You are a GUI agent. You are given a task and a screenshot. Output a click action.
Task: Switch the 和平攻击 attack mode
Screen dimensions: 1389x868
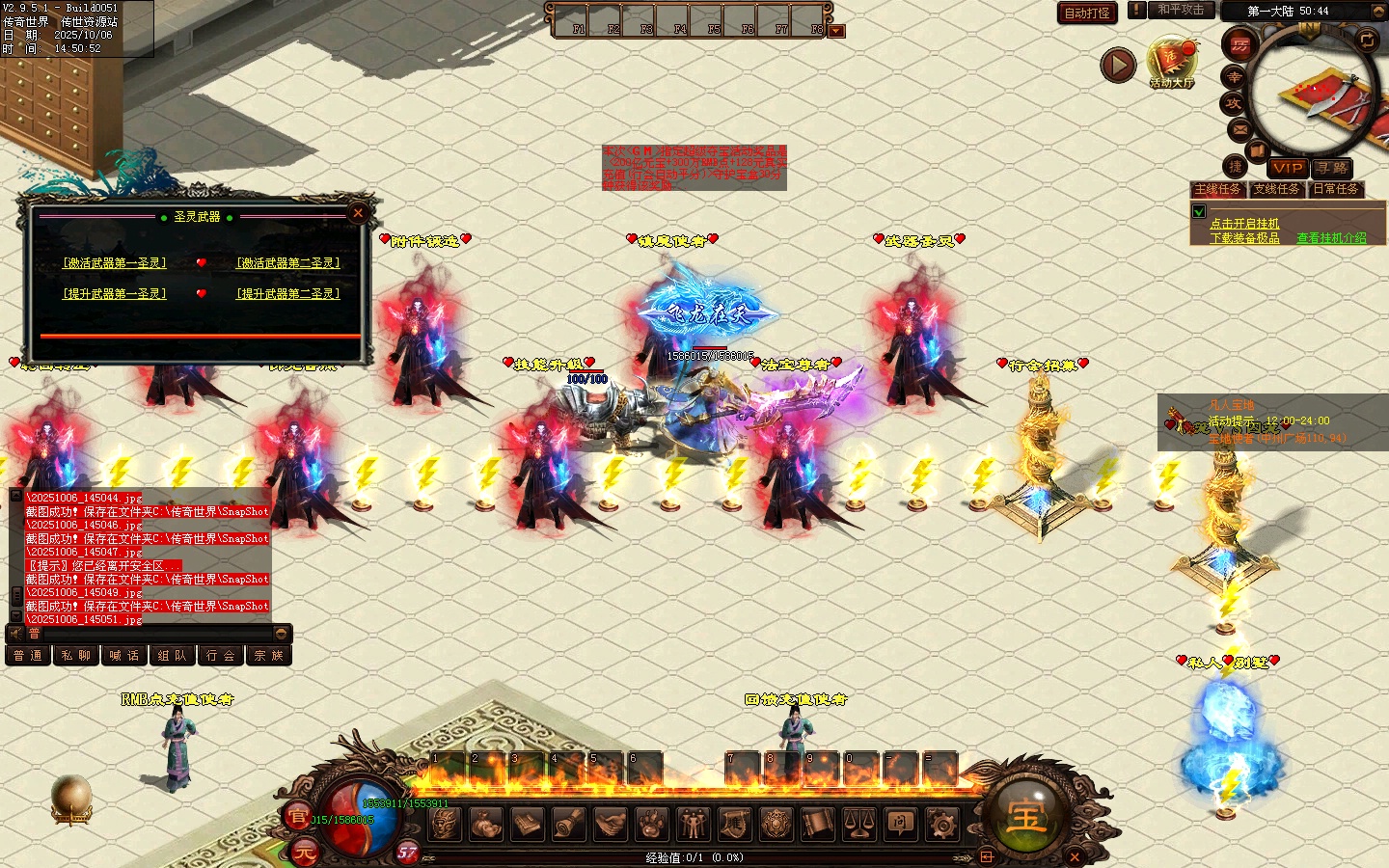tap(1181, 10)
